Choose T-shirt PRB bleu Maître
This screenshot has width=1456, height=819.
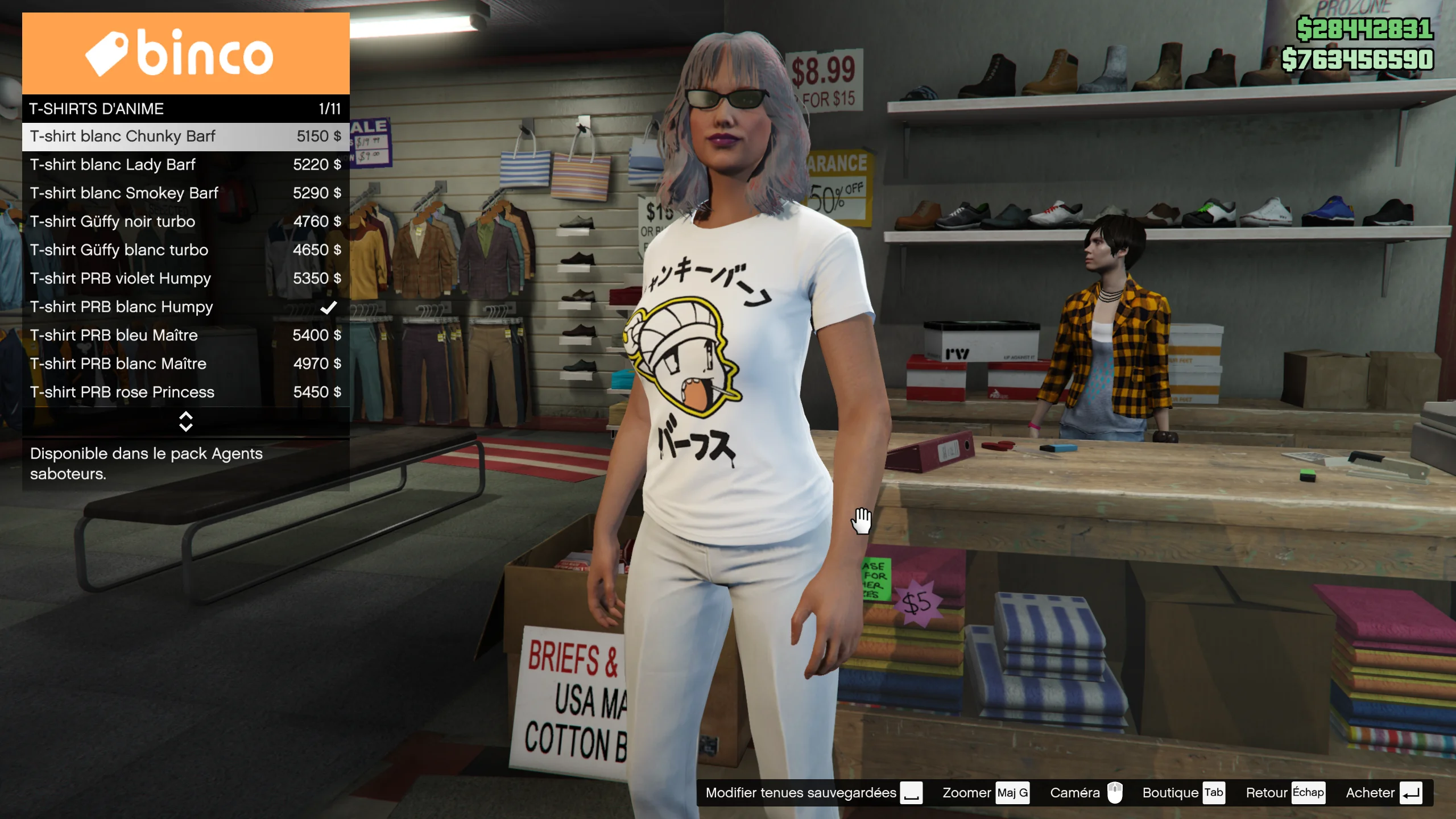[185, 336]
